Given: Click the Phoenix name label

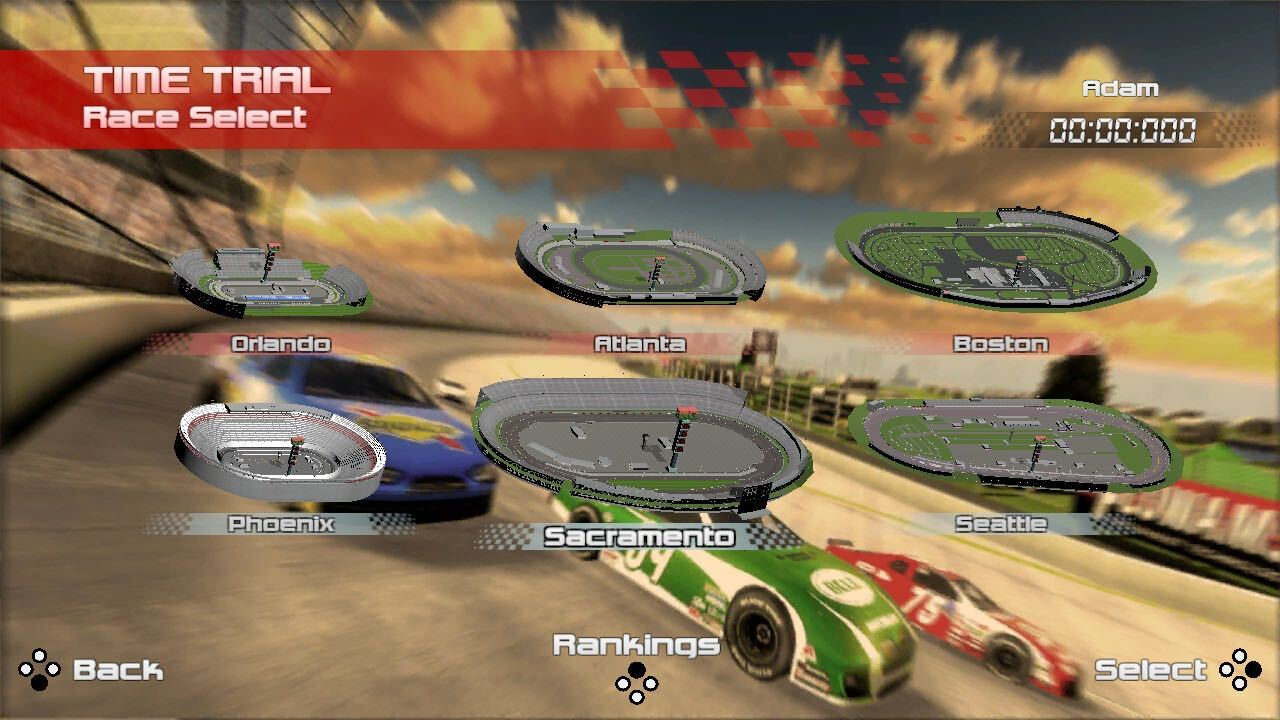Looking at the screenshot, I should (x=280, y=524).
